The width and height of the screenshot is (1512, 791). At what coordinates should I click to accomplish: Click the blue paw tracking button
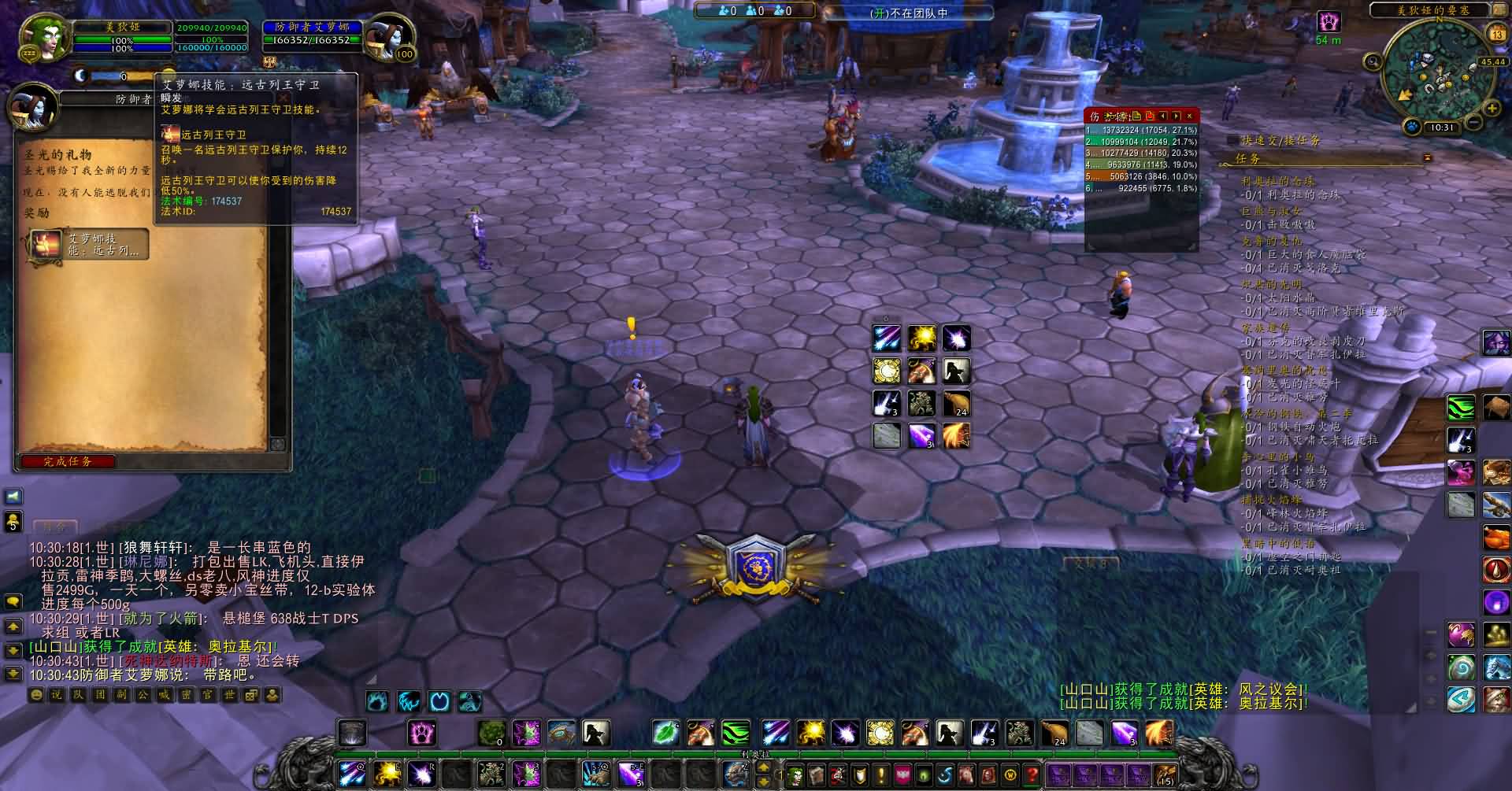[x=1413, y=127]
